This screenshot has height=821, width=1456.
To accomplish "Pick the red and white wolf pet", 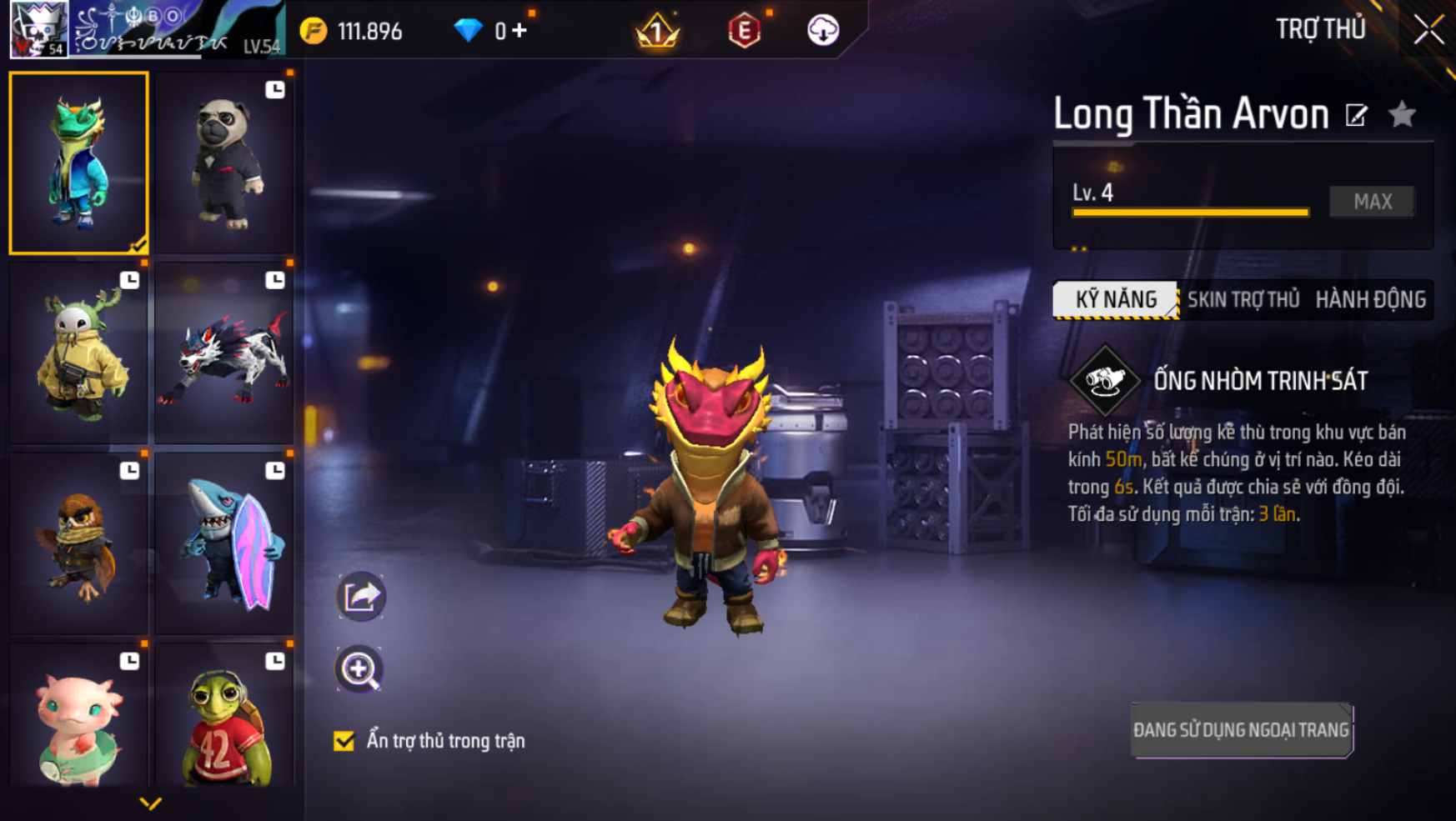I will point(224,353).
